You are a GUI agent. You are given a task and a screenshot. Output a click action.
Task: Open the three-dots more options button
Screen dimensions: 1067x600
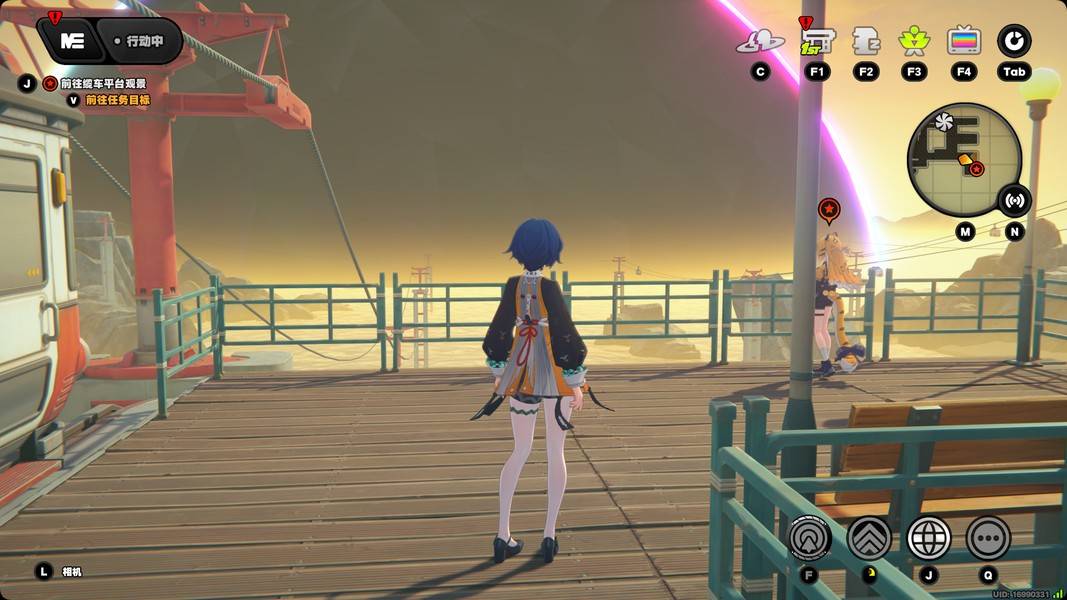click(988, 538)
